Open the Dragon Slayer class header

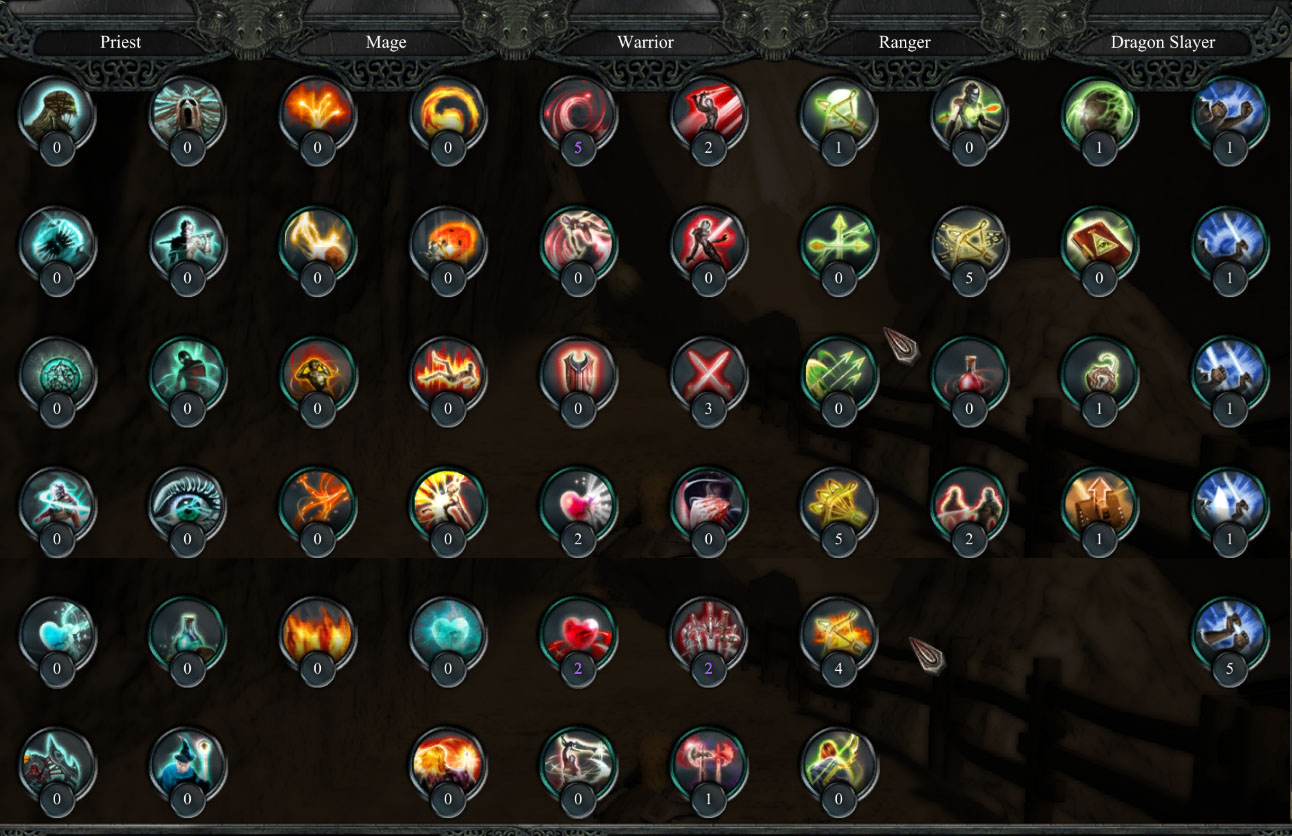click(x=1163, y=42)
